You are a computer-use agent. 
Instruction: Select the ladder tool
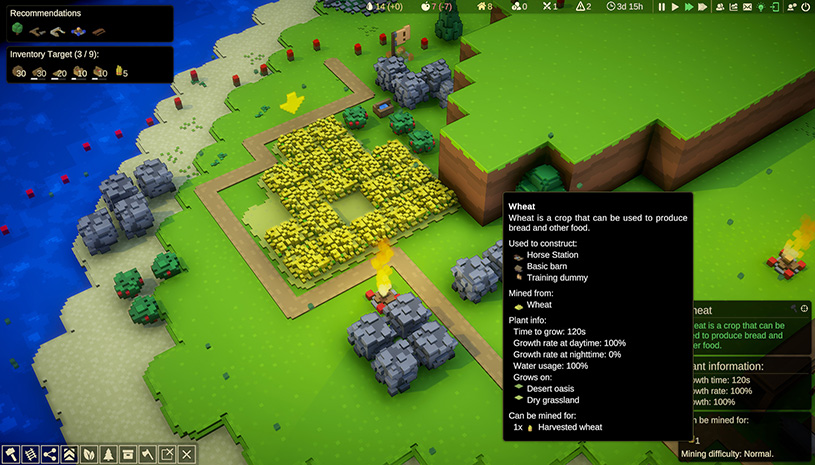point(31,454)
